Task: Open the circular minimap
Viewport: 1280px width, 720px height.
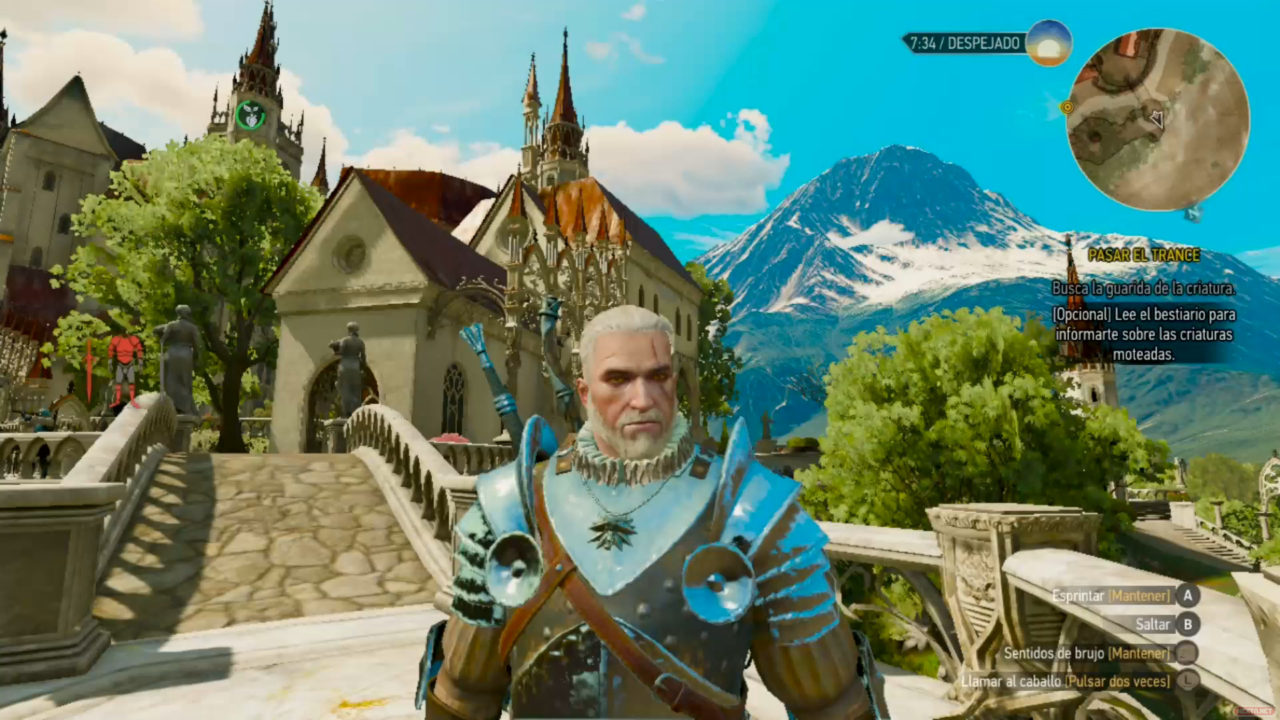Action: [1158, 120]
